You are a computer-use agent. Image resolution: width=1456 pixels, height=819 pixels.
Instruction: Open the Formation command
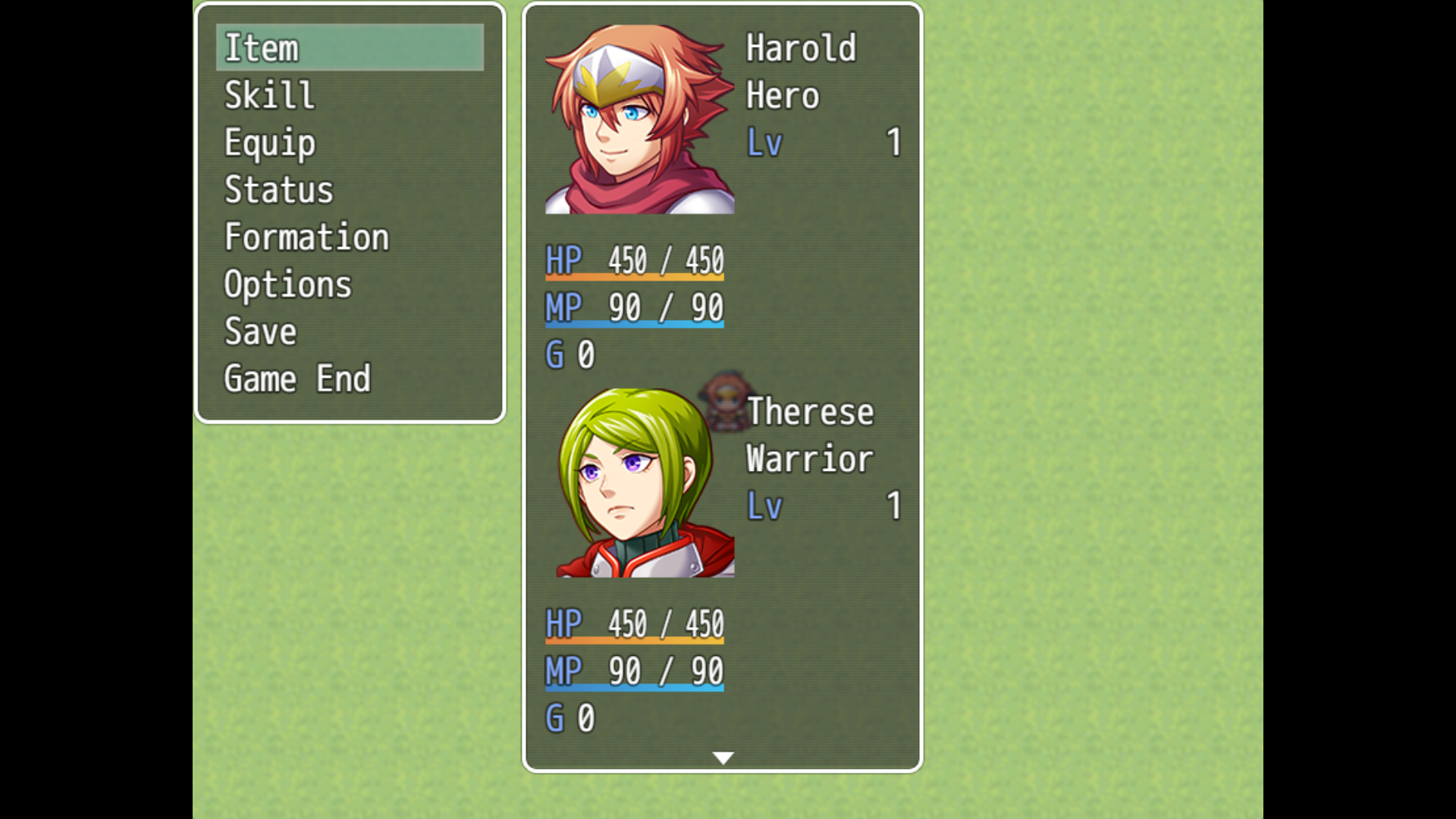coord(306,237)
